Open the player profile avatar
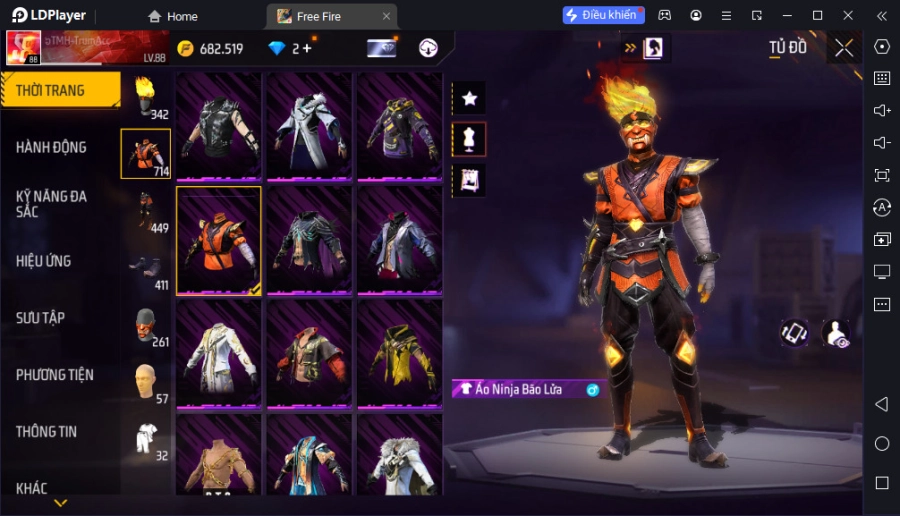The width and height of the screenshot is (900, 516). click(x=22, y=47)
